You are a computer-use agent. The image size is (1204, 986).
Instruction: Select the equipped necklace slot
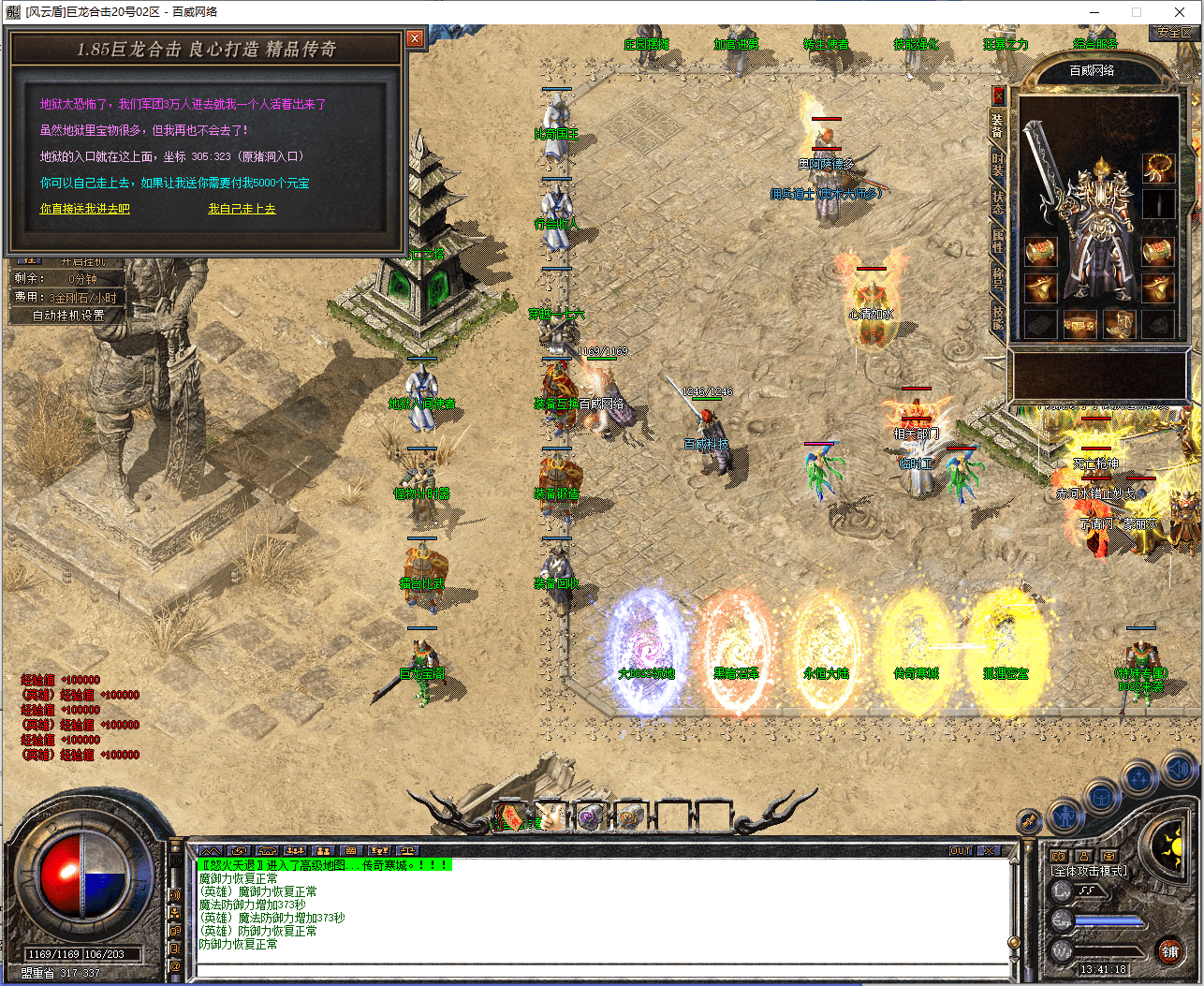pyautogui.click(x=1158, y=169)
